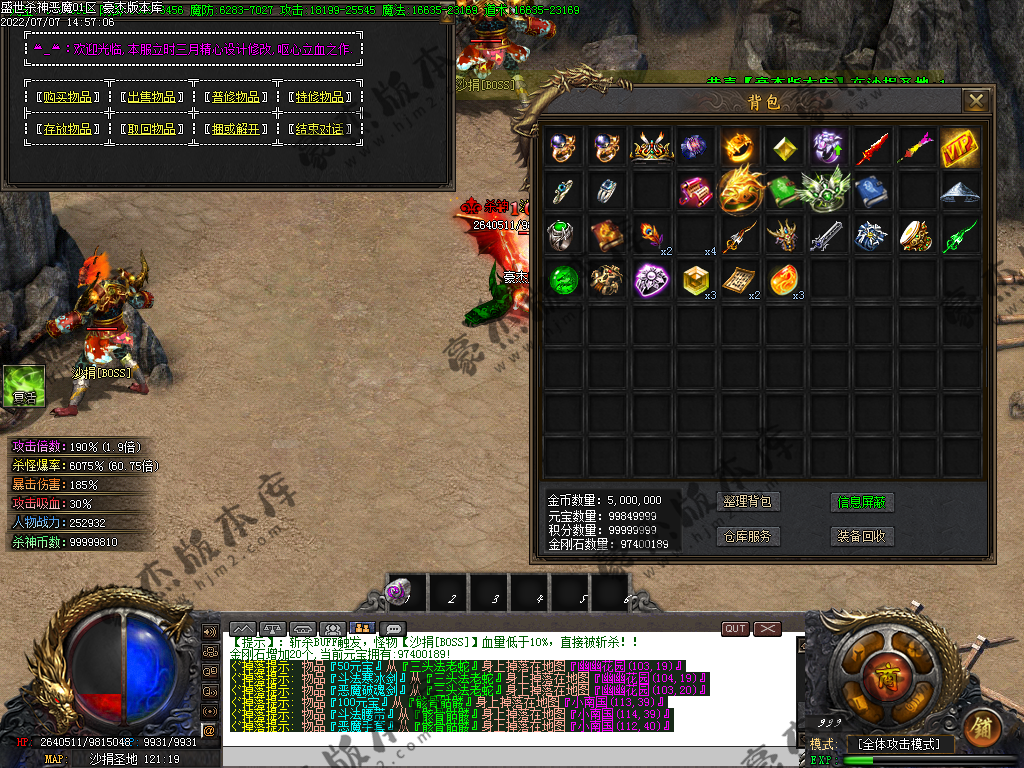Toggle the 信息屏蔽 button
The width and height of the screenshot is (1024, 768).
[861, 502]
